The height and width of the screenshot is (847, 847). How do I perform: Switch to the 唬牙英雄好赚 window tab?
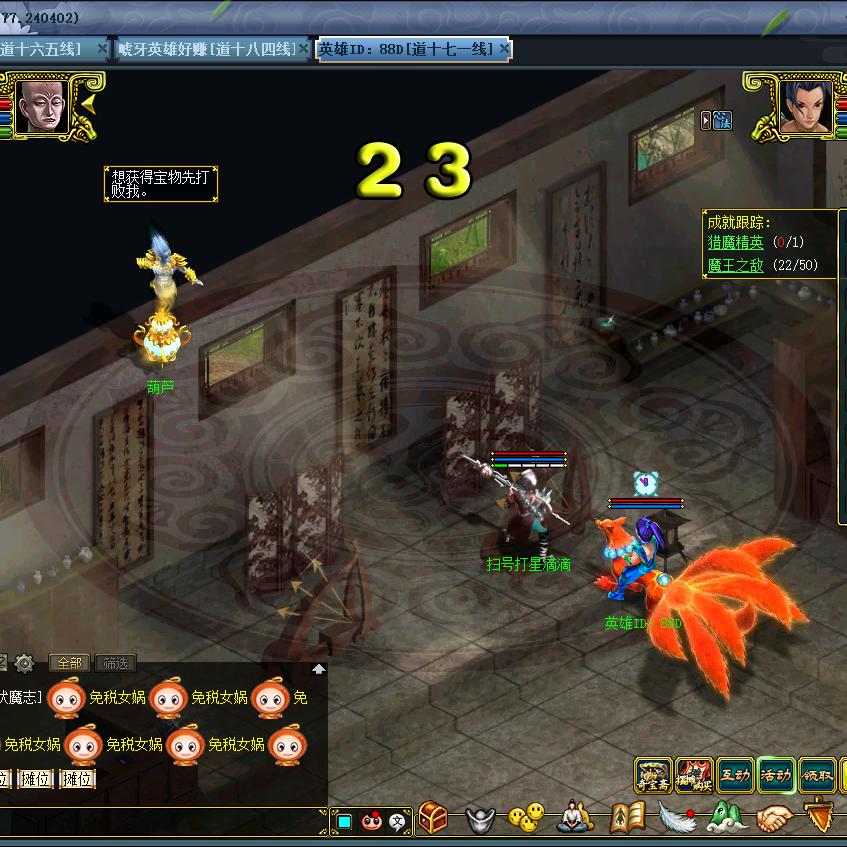click(x=205, y=49)
